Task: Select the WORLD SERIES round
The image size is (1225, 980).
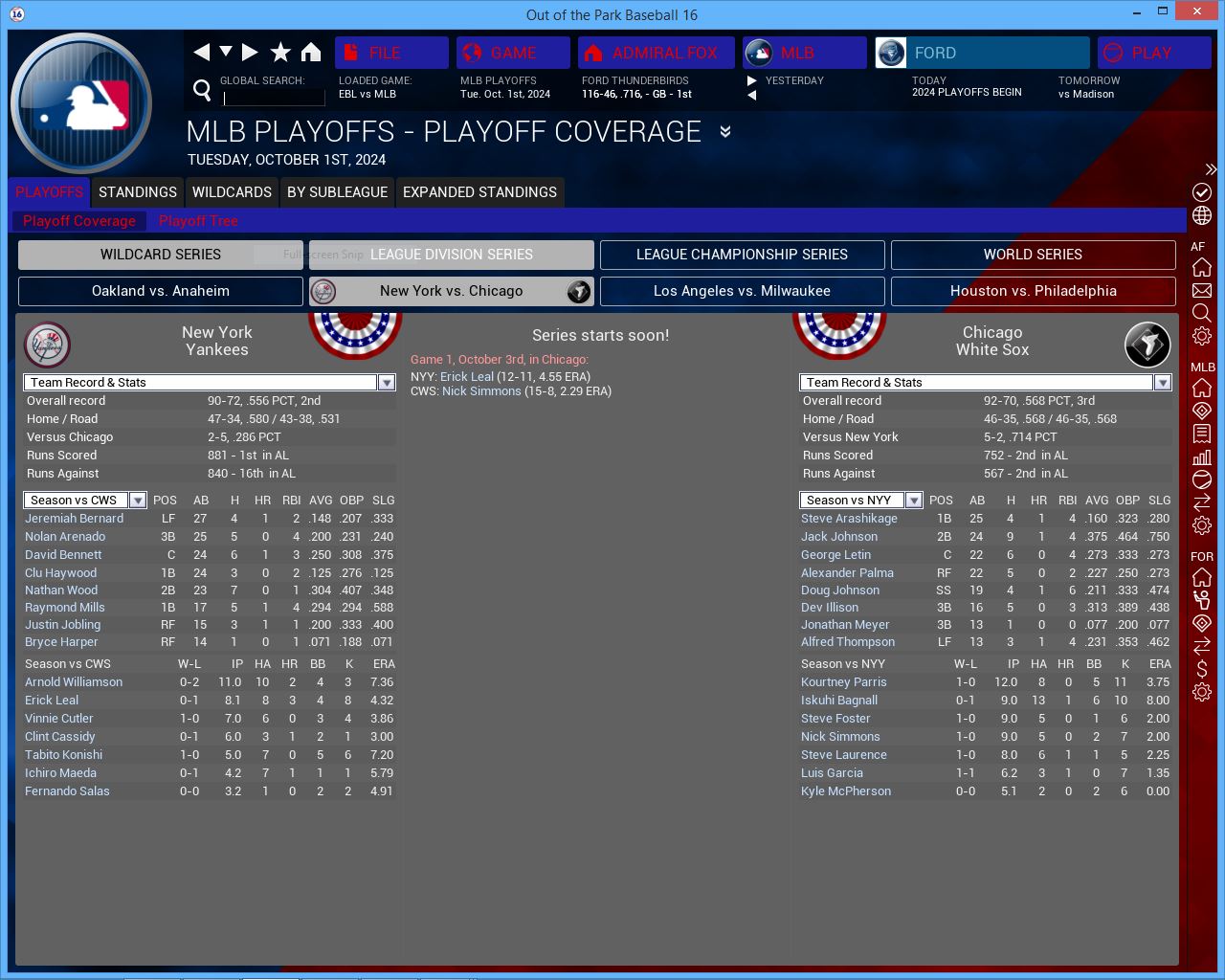Action: pos(1033,255)
